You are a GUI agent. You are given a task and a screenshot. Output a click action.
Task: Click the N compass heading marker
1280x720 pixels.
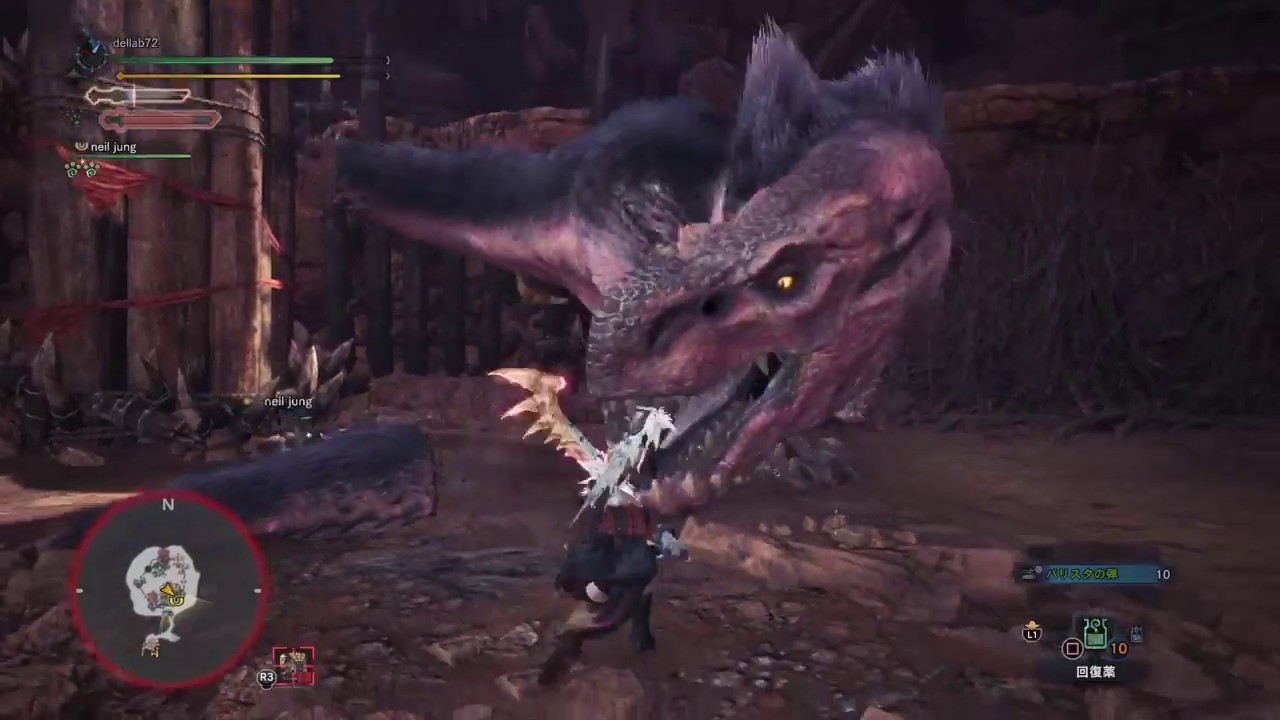[167, 505]
